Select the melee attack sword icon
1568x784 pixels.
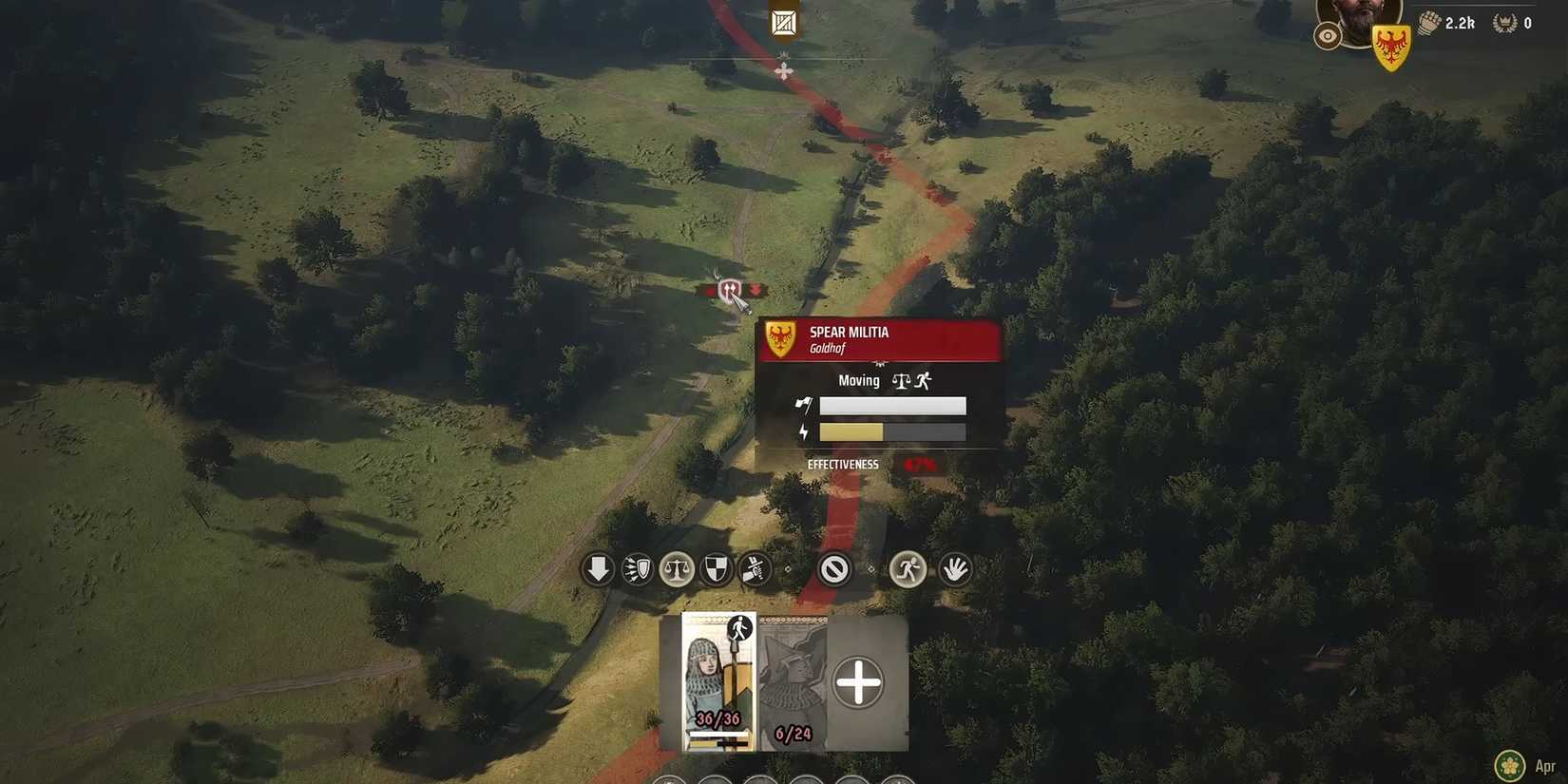click(755, 568)
